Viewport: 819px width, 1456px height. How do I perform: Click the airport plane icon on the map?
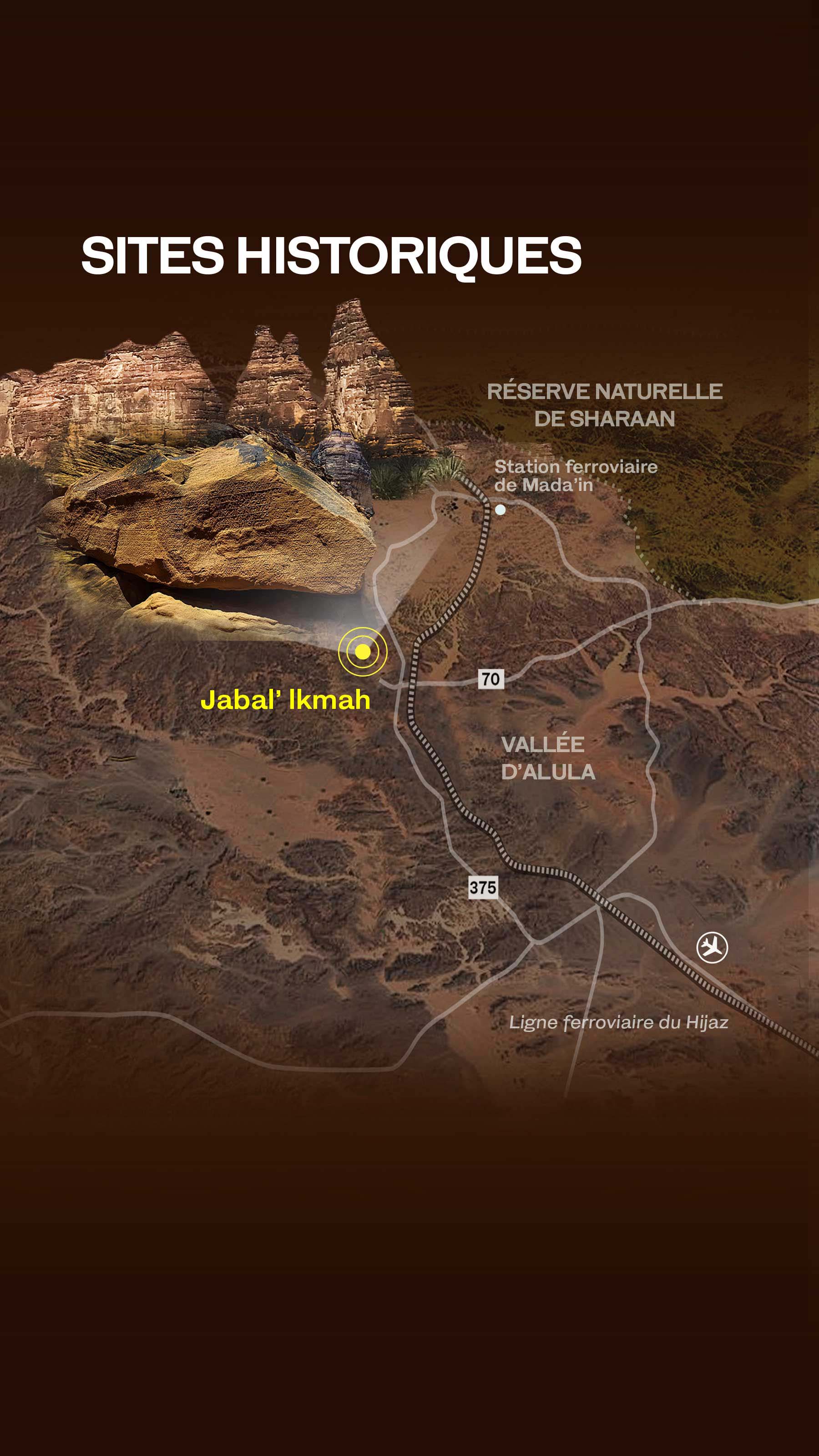click(x=712, y=947)
